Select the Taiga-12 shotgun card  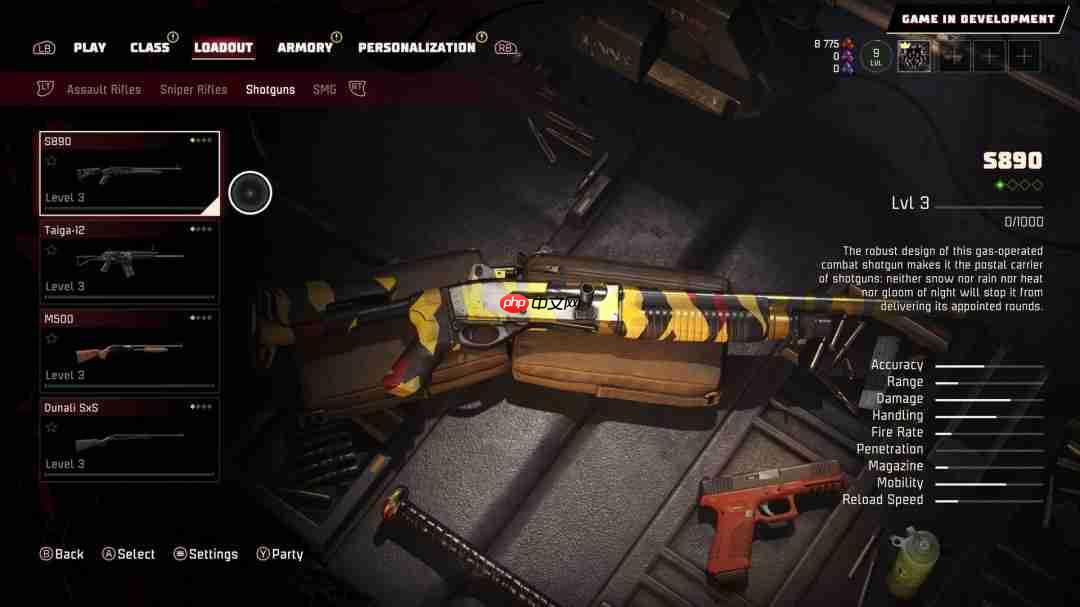(x=130, y=262)
